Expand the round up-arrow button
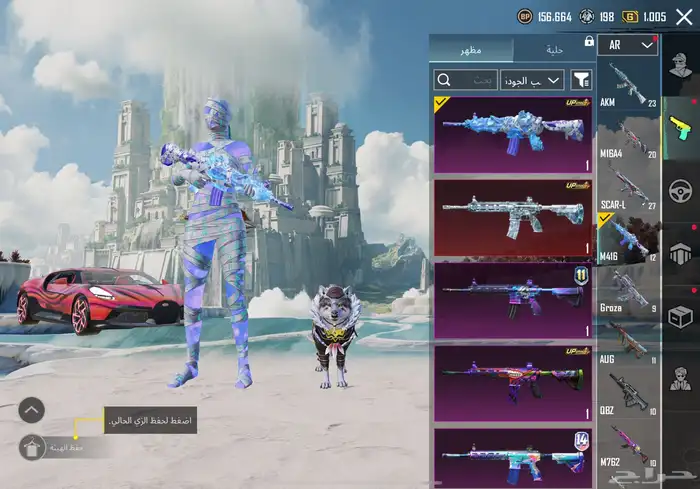 (x=32, y=409)
